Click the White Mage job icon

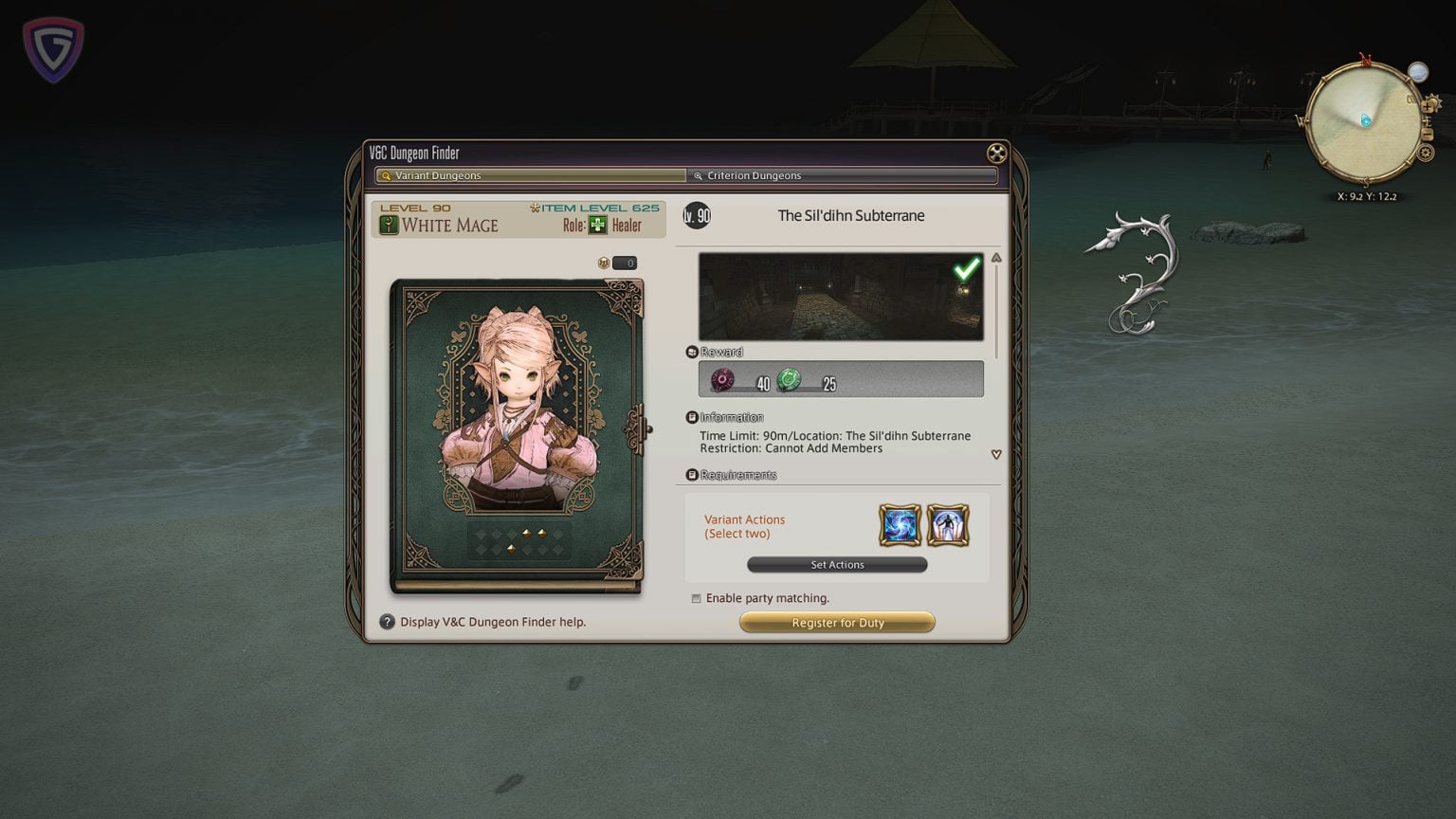point(388,225)
